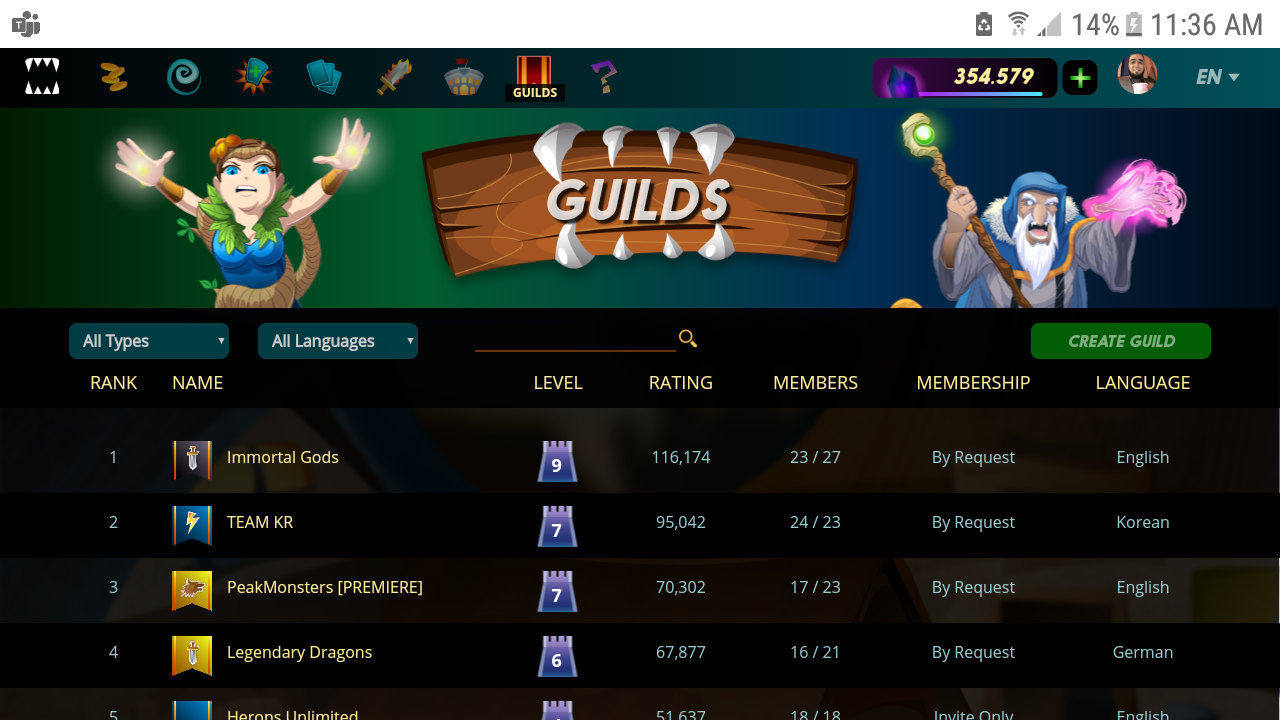Open the card pack with green plus icon
Viewport: 1280px width, 720px height.
pyautogui.click(x=254, y=77)
